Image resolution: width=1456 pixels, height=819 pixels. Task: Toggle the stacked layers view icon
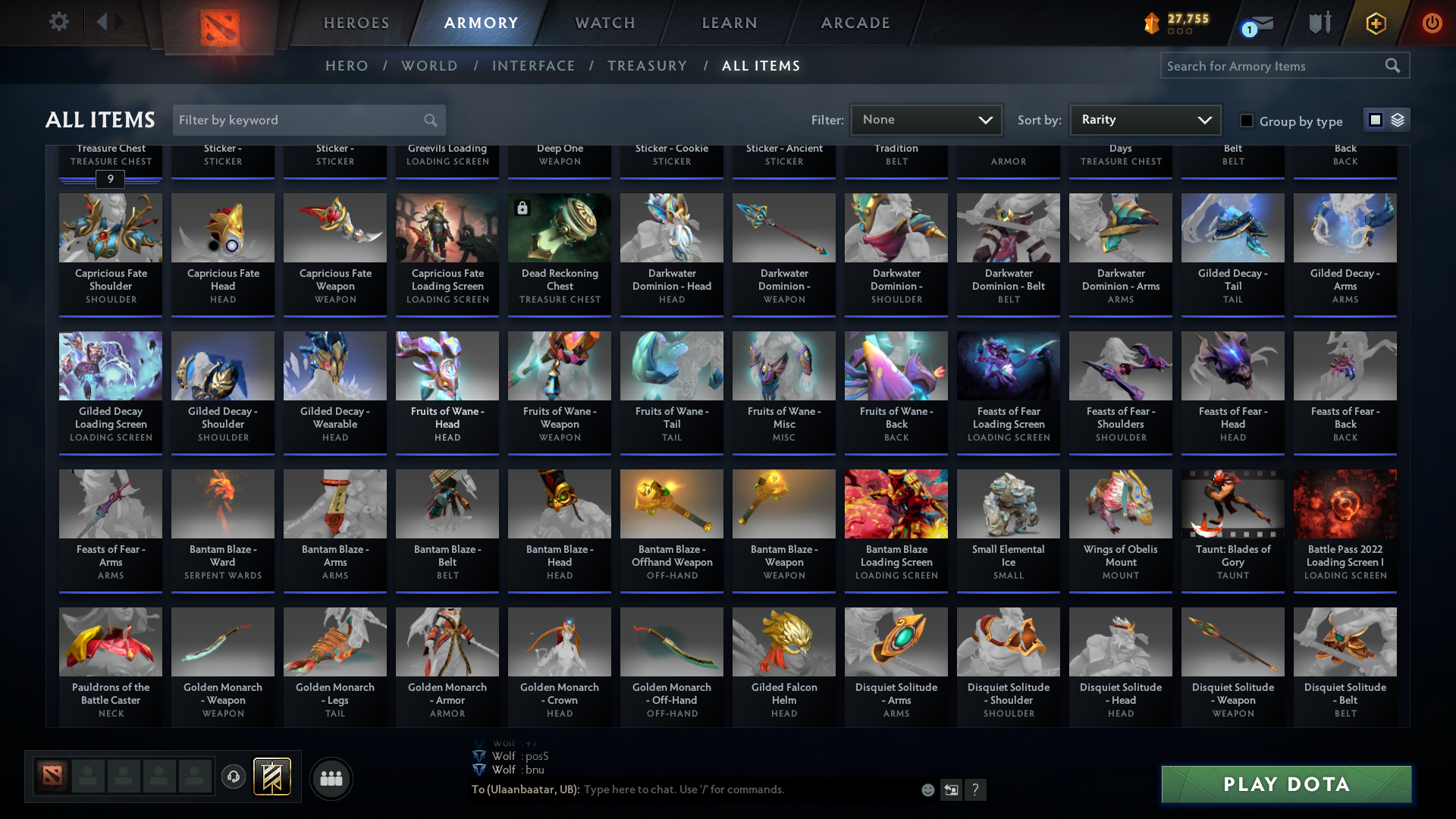(1397, 119)
